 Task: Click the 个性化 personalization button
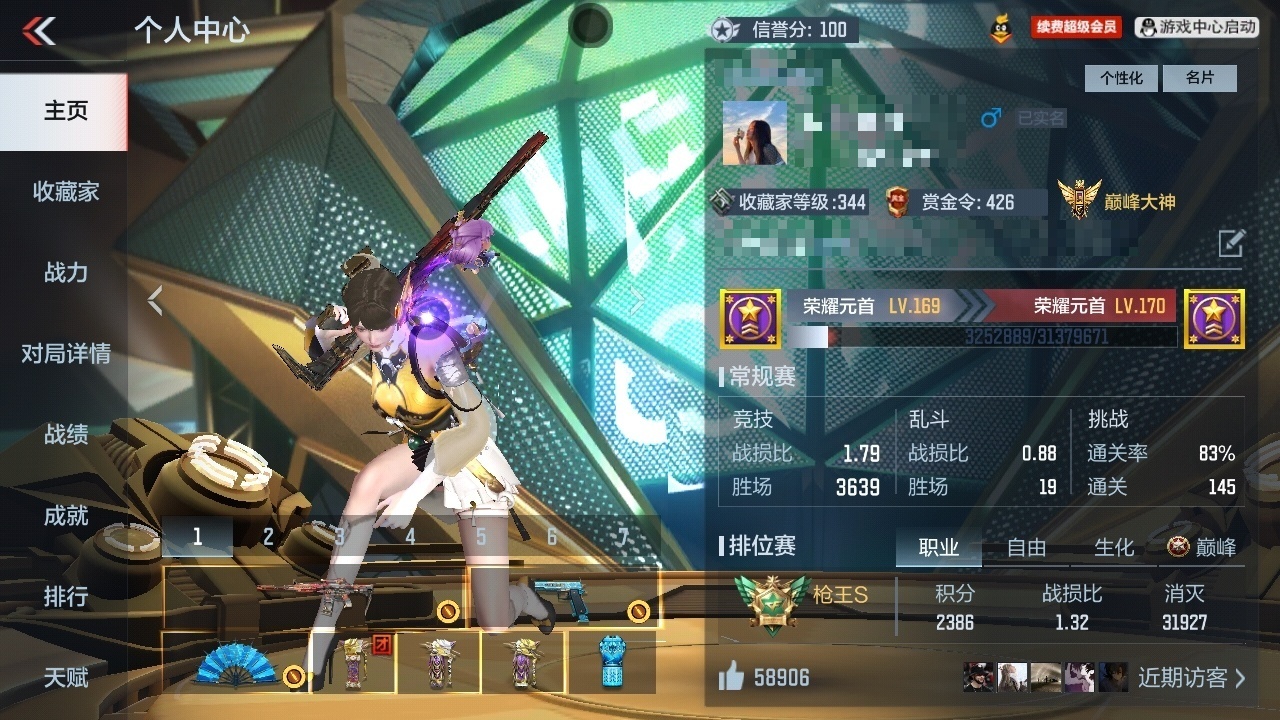(x=1121, y=78)
